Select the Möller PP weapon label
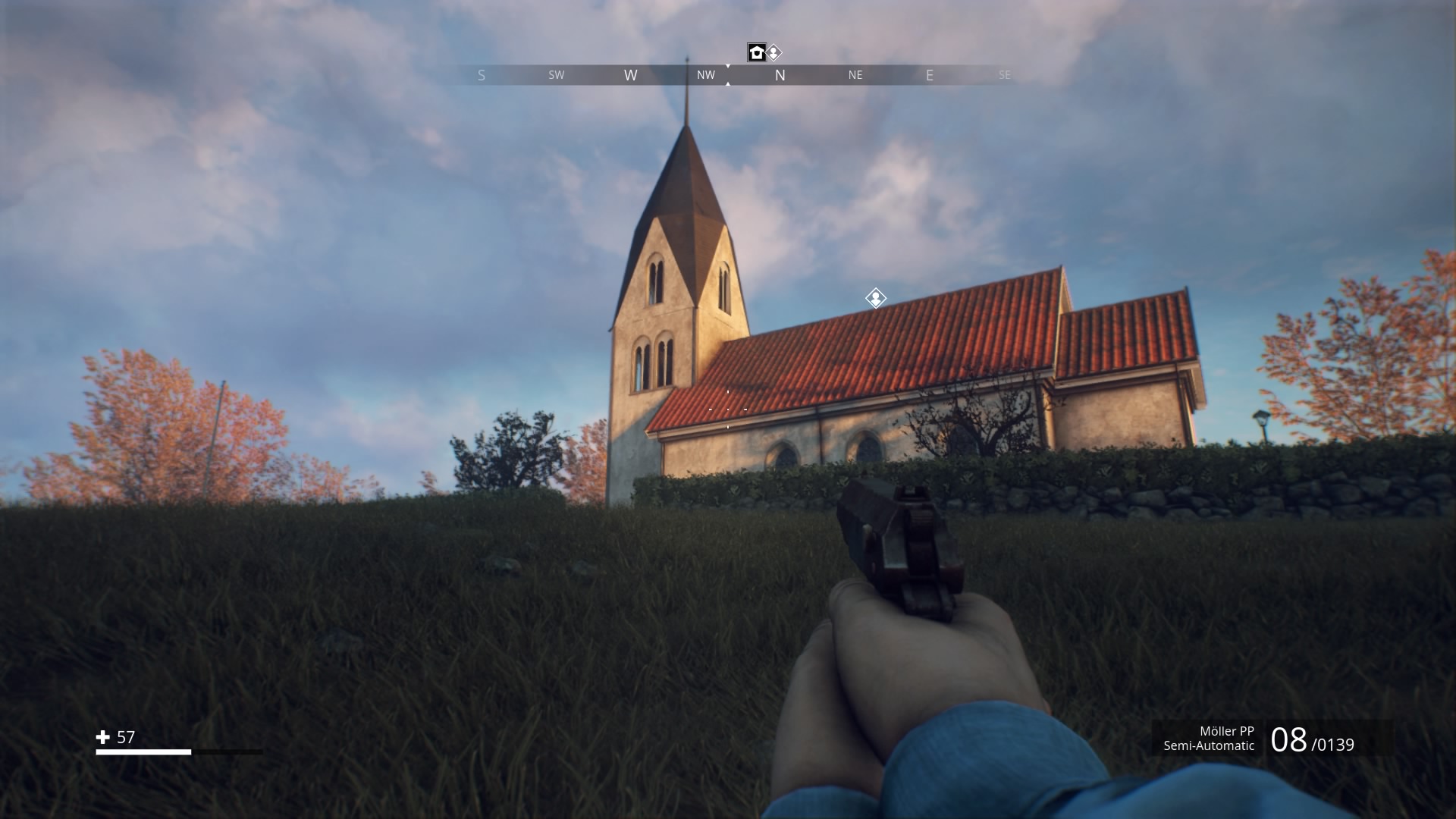Viewport: 1456px width, 819px height. point(1226,731)
